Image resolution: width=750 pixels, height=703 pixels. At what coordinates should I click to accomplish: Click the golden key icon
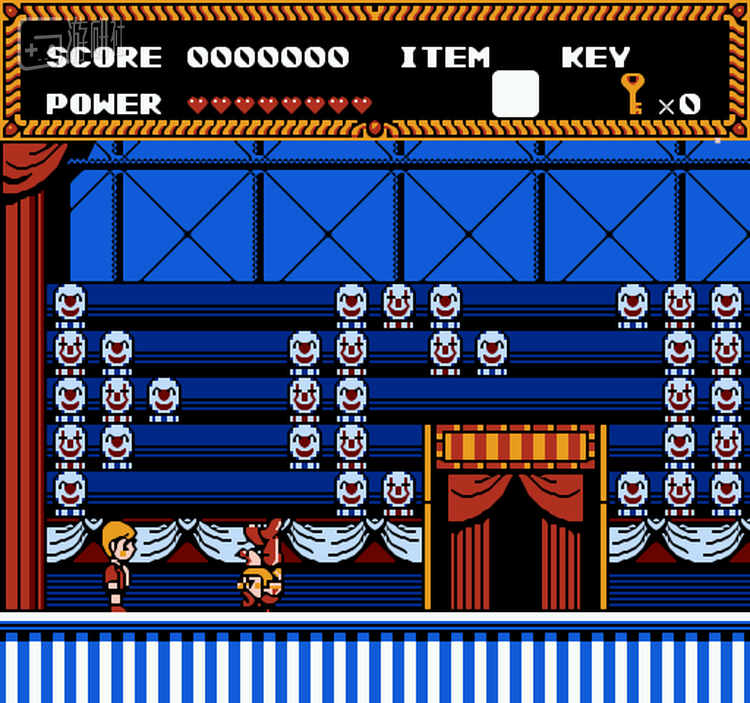pos(632,93)
